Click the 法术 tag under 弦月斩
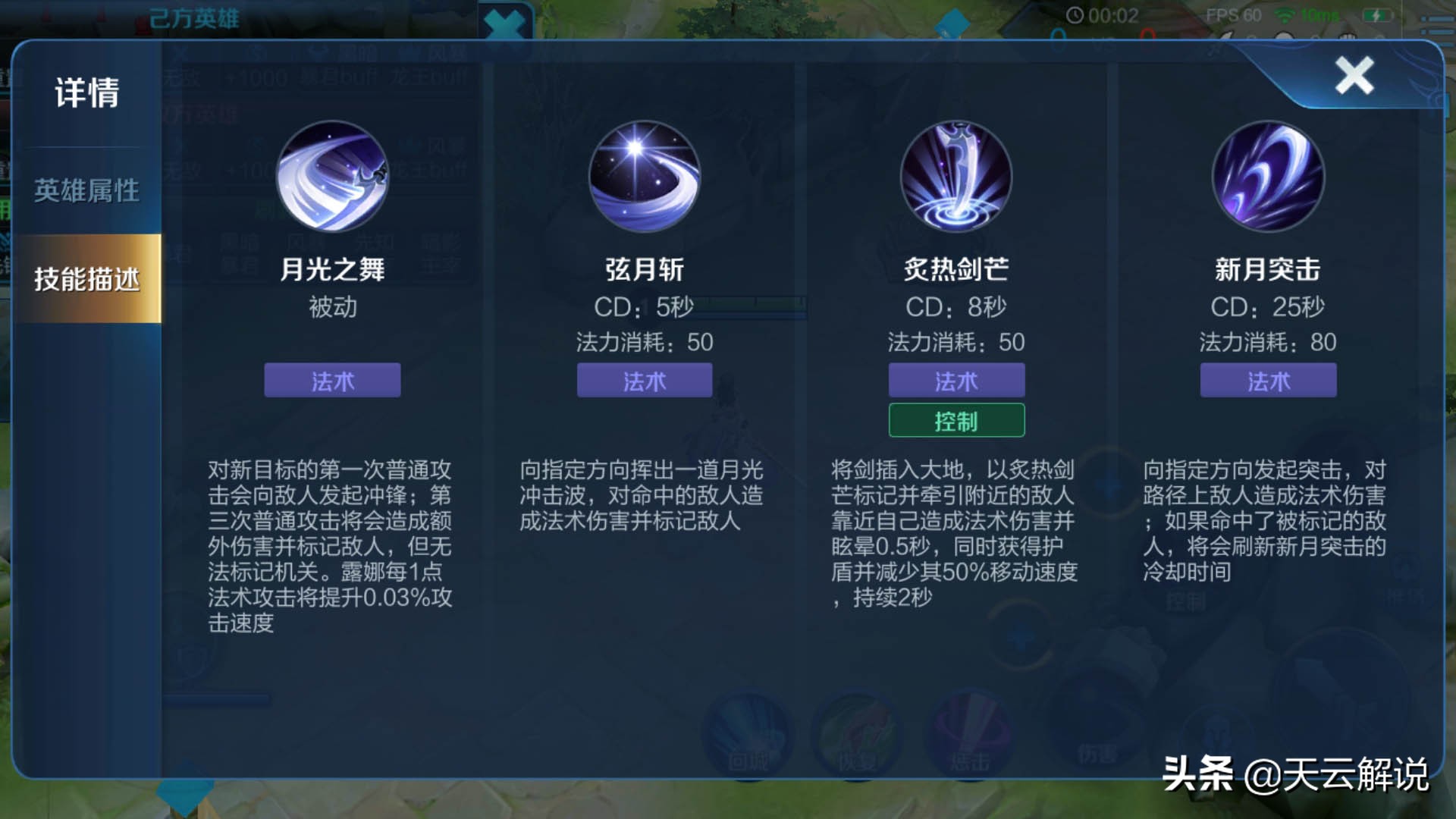The height and width of the screenshot is (819, 1456). point(644,381)
